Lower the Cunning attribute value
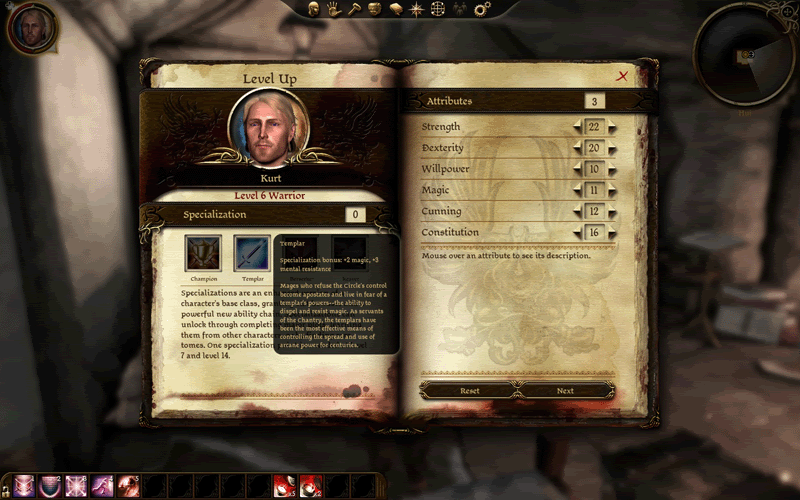The height and width of the screenshot is (500, 800). click(x=577, y=211)
